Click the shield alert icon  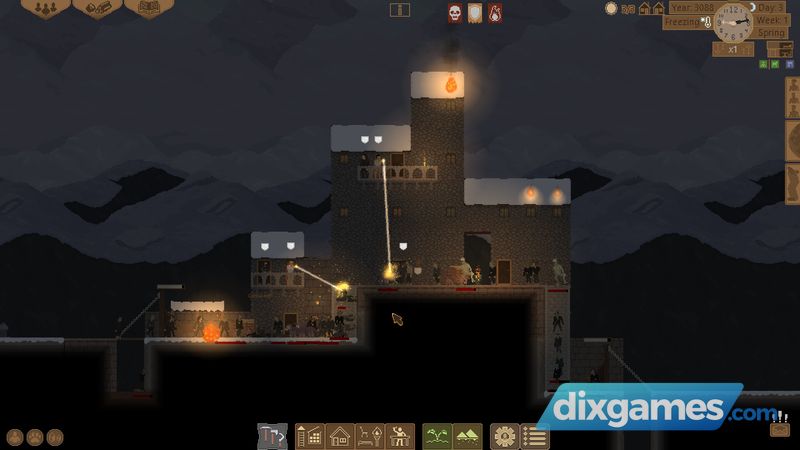(474, 13)
